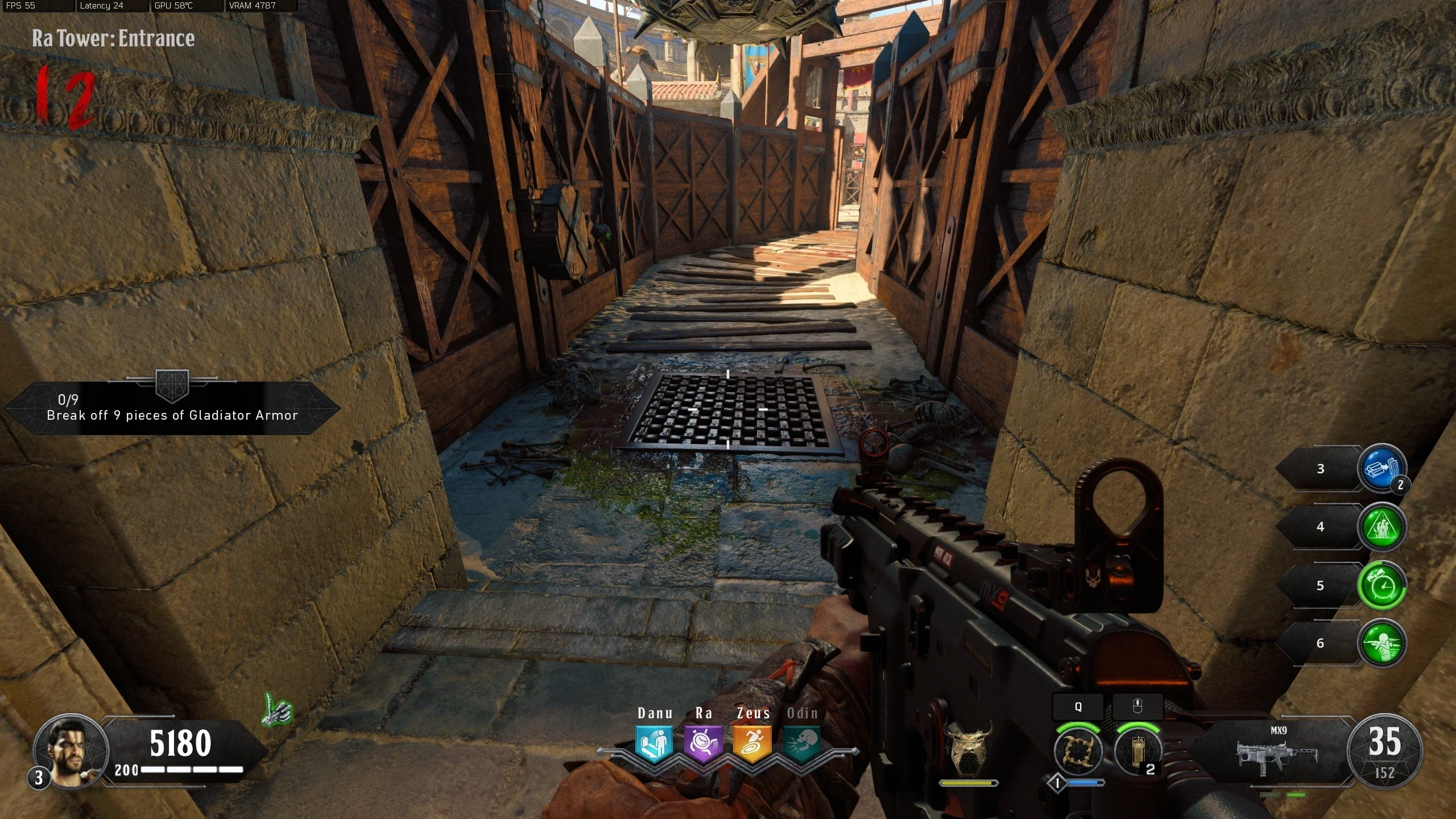Activate the green elixir in slot 6

pos(1381,644)
